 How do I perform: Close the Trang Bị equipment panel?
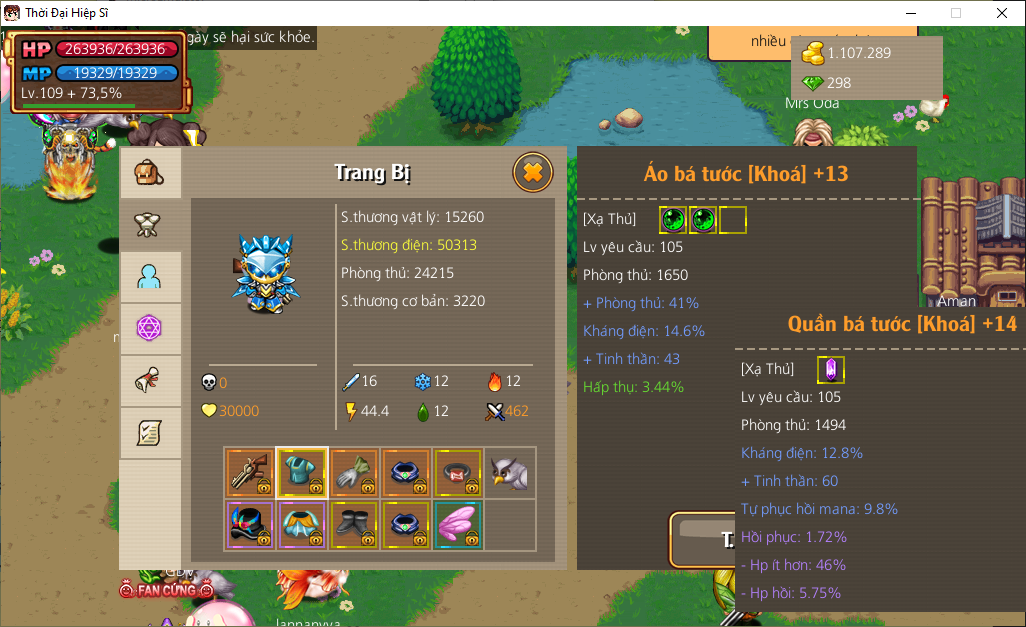pyautogui.click(x=533, y=173)
